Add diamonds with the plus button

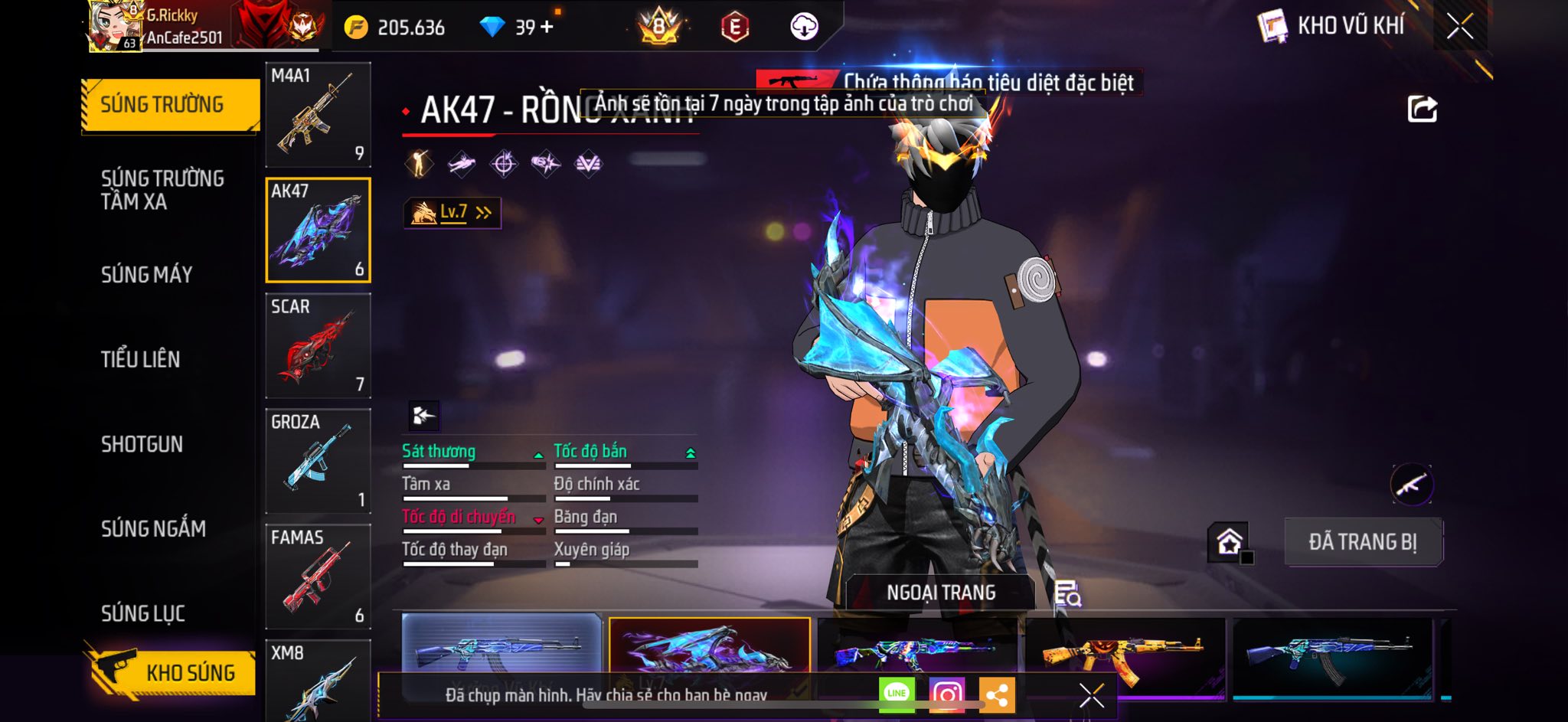coord(547,28)
